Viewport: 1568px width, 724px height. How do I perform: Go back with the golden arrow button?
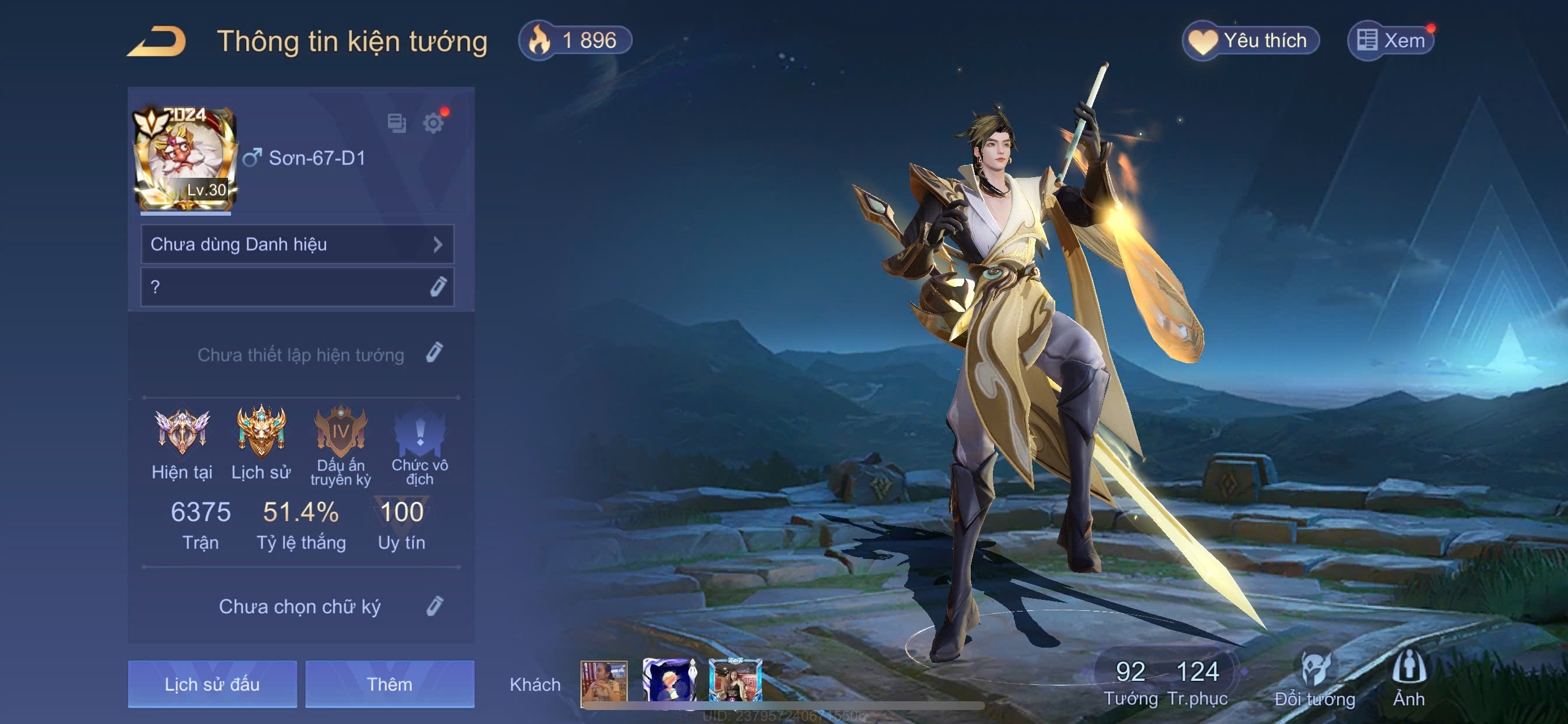(x=157, y=41)
